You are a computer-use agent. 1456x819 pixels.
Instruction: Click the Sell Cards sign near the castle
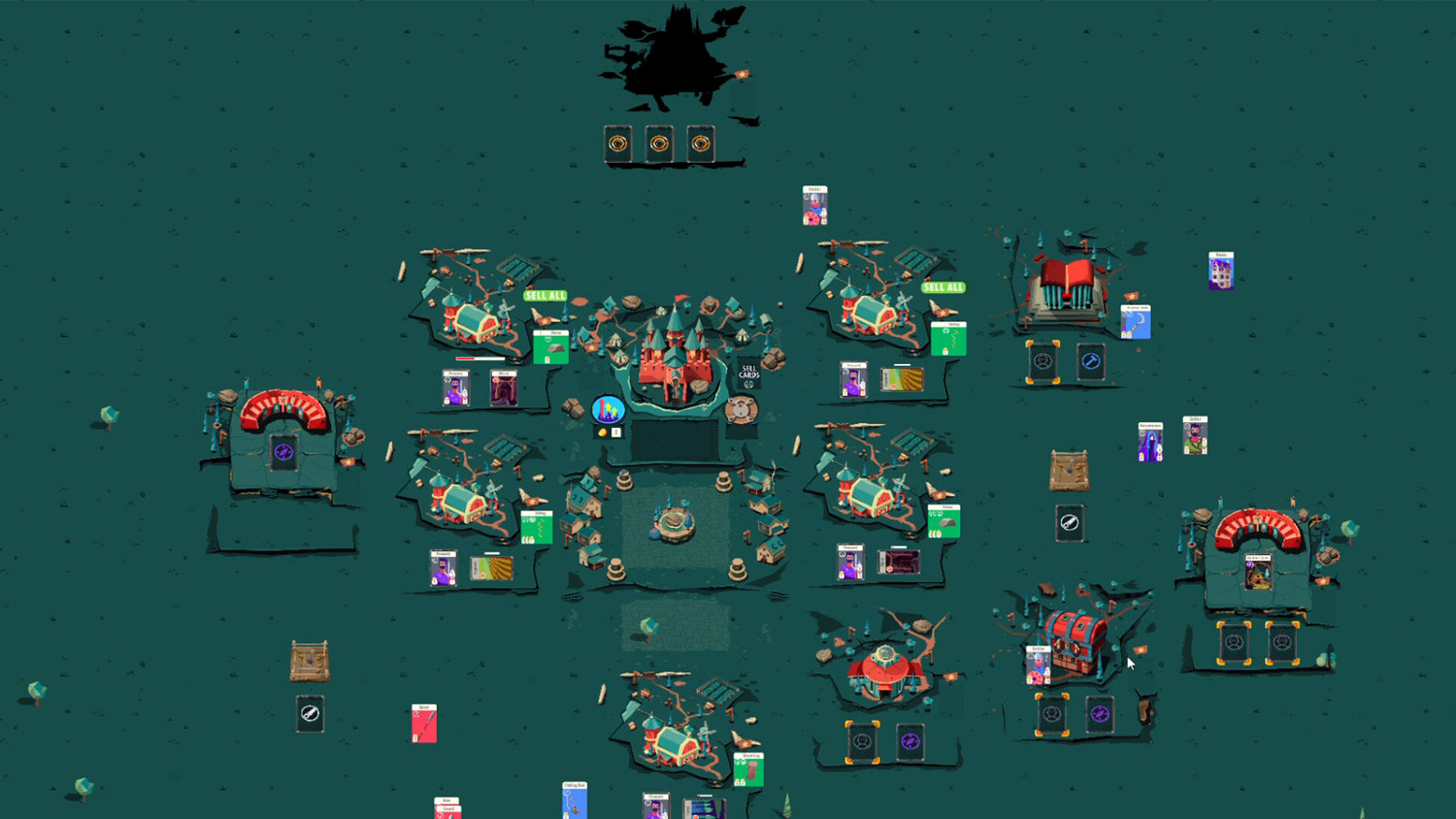[x=748, y=372]
